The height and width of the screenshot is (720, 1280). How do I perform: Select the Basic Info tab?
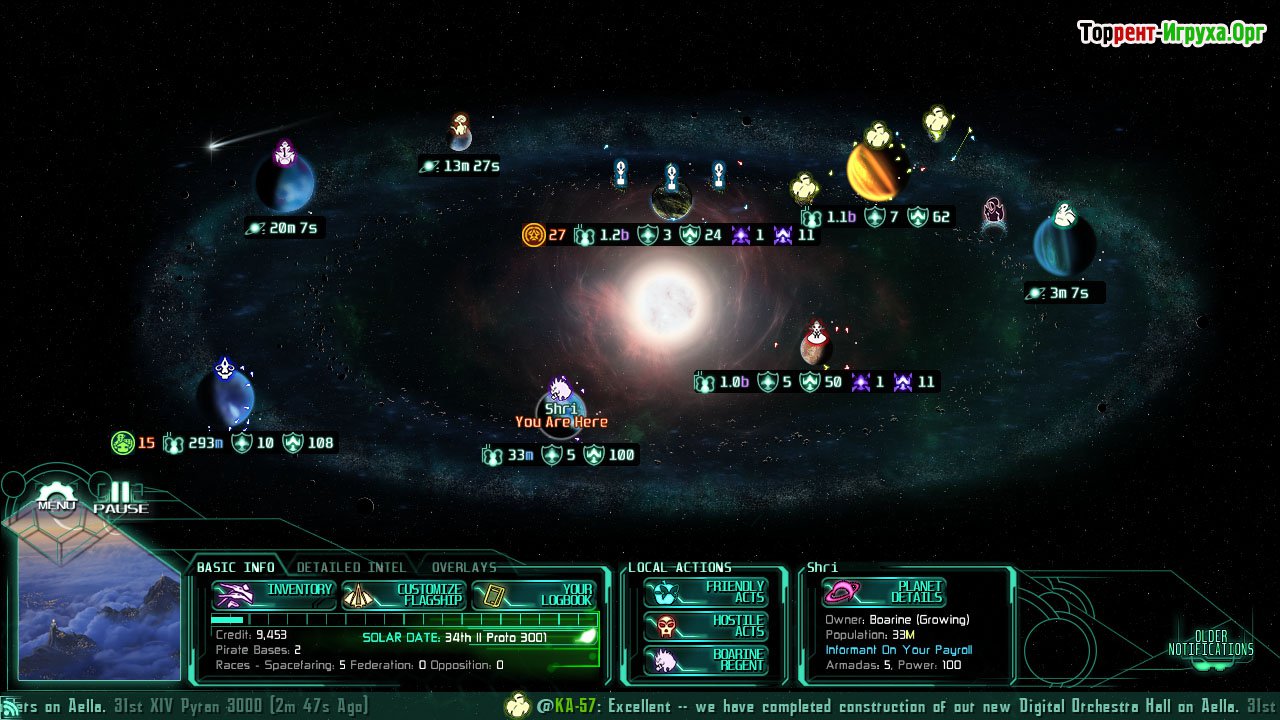coord(235,567)
